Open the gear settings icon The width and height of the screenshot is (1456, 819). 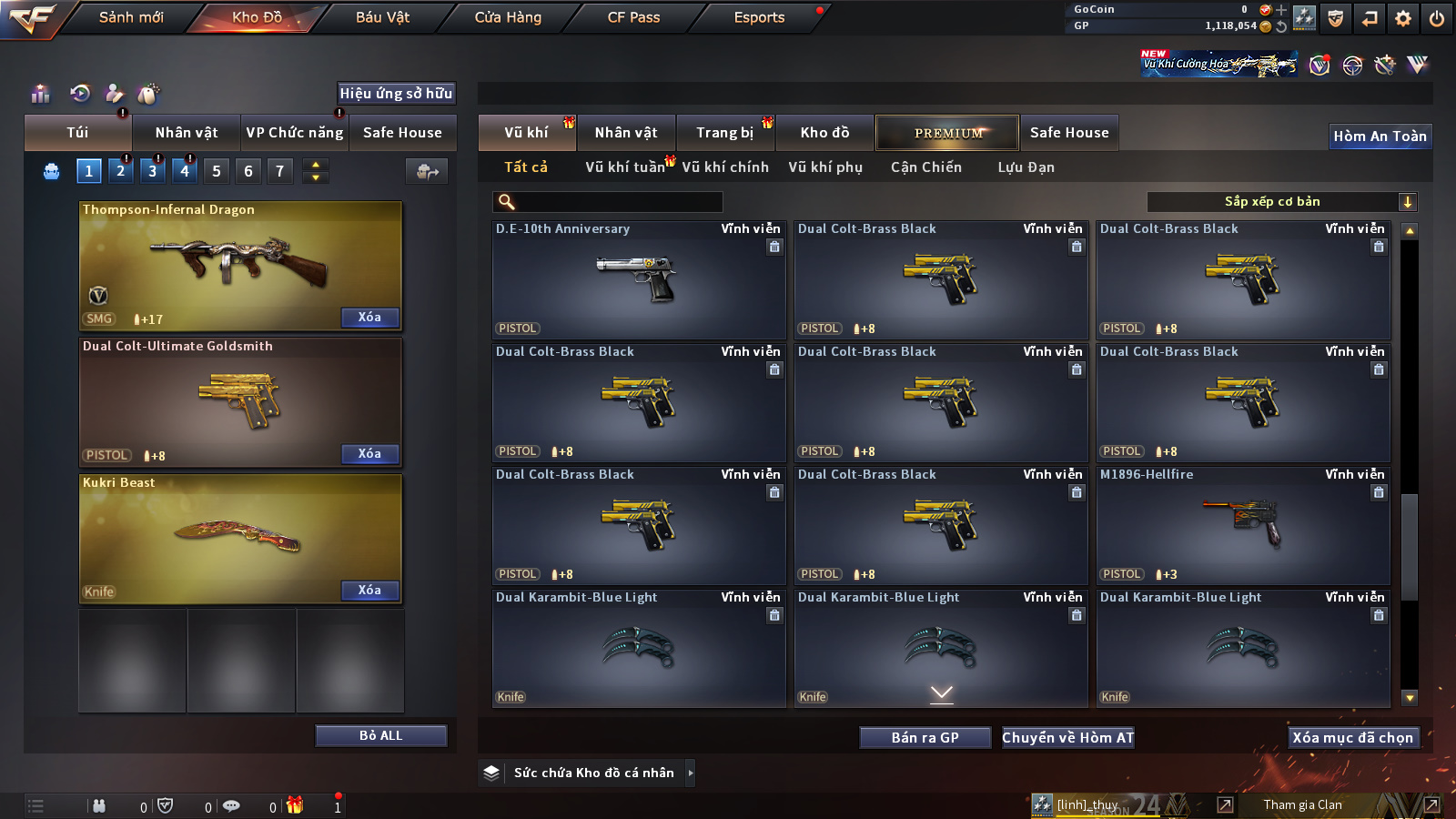[x=1403, y=18]
